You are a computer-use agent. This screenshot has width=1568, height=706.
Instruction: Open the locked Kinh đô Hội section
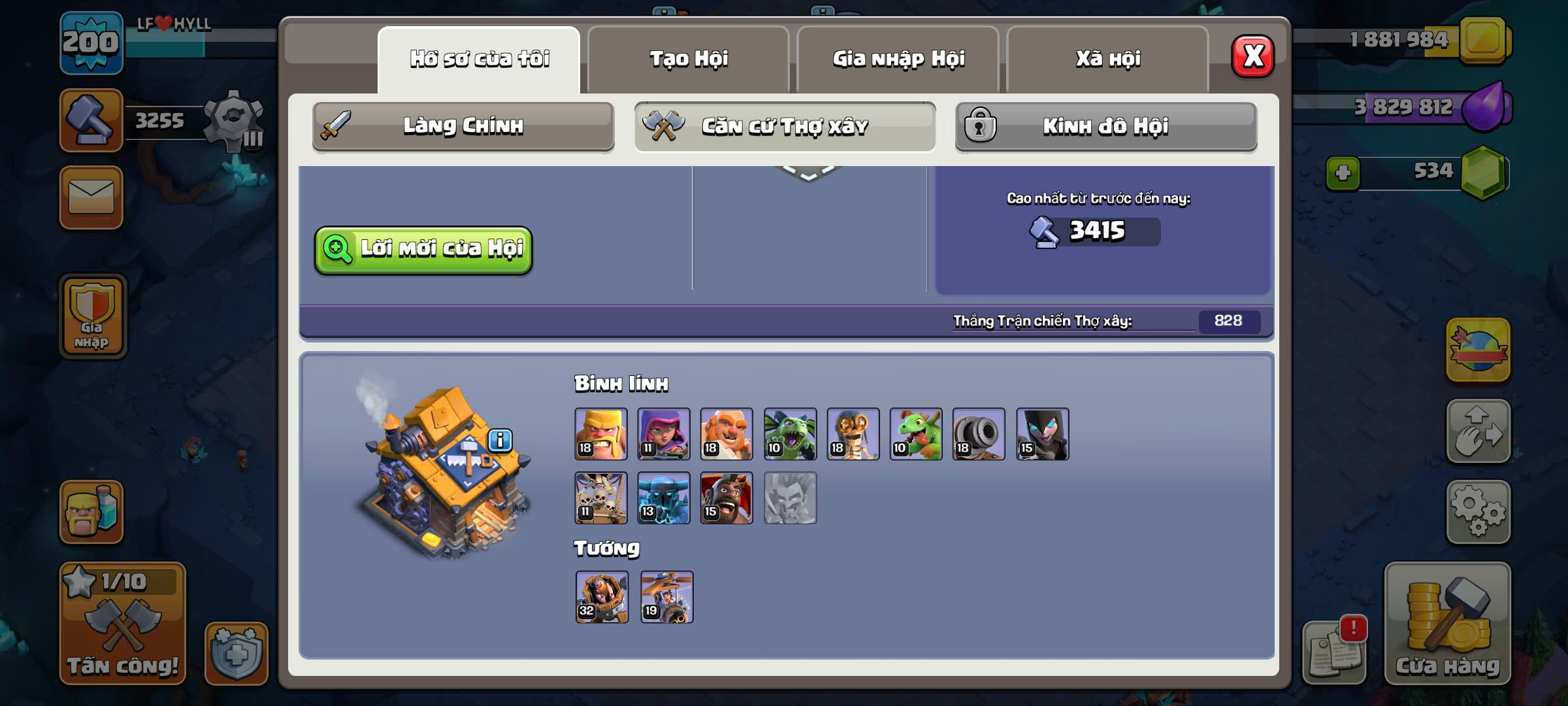coord(1105,126)
